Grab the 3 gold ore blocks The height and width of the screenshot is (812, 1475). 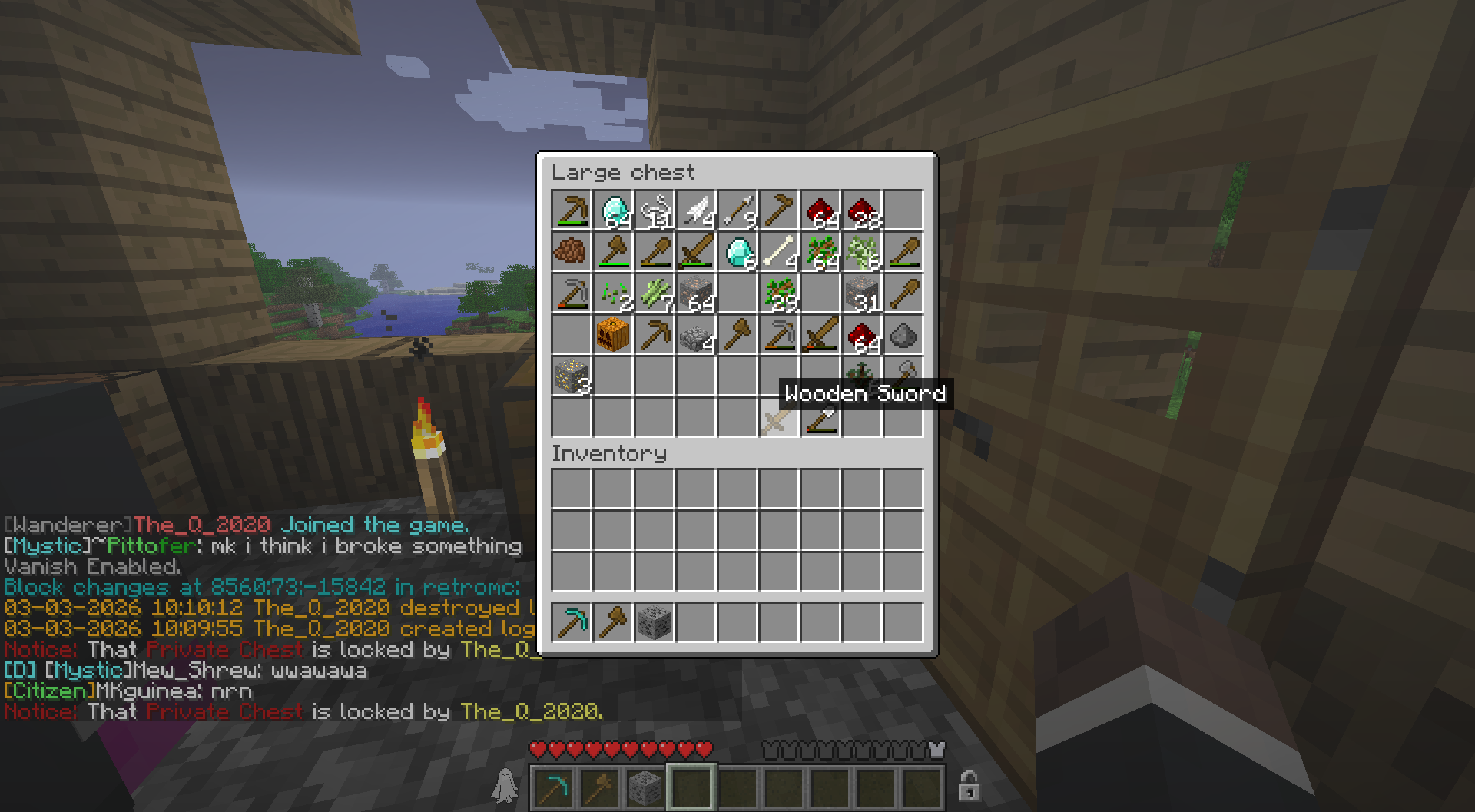(572, 376)
